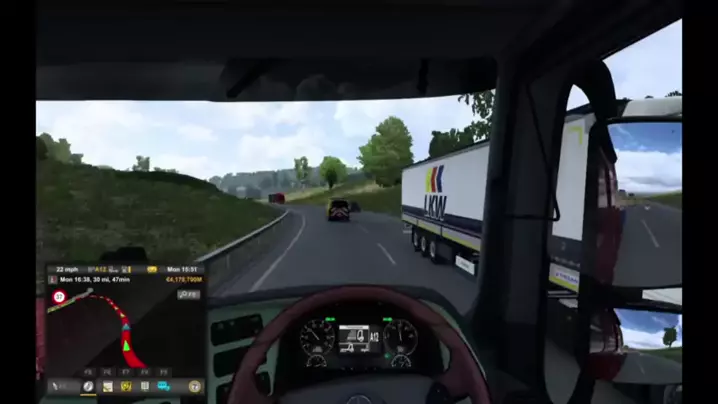
Task: Zoom the Route Advisor map with magnifier button
Action: click(x=188, y=294)
